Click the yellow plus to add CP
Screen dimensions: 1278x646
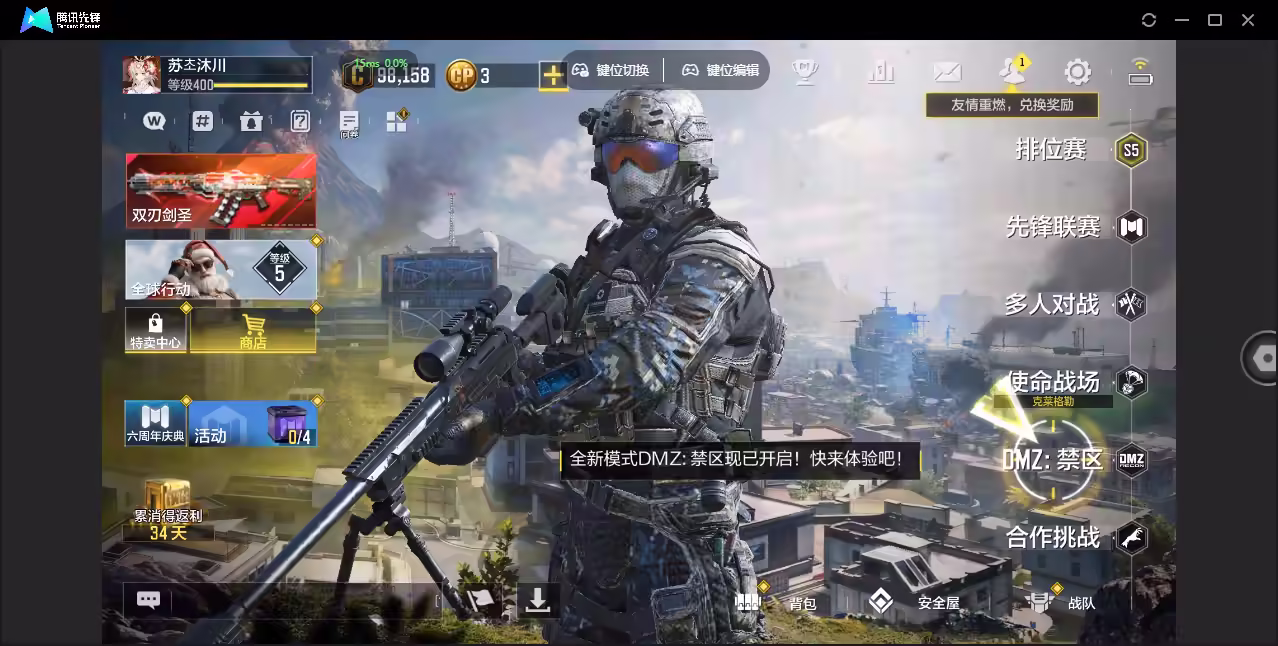(x=553, y=75)
